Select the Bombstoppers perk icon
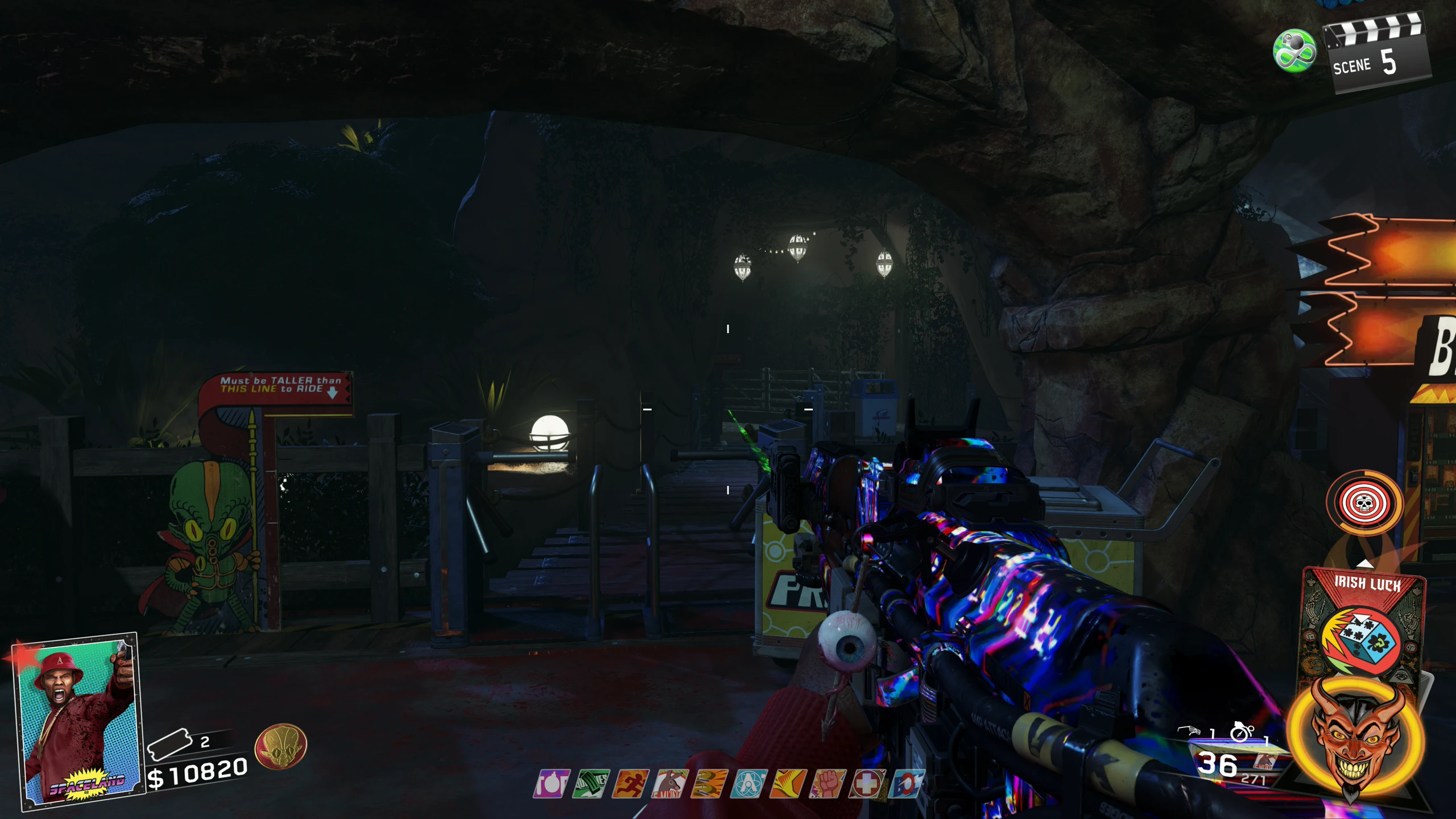The width and height of the screenshot is (1456, 819). point(551,784)
